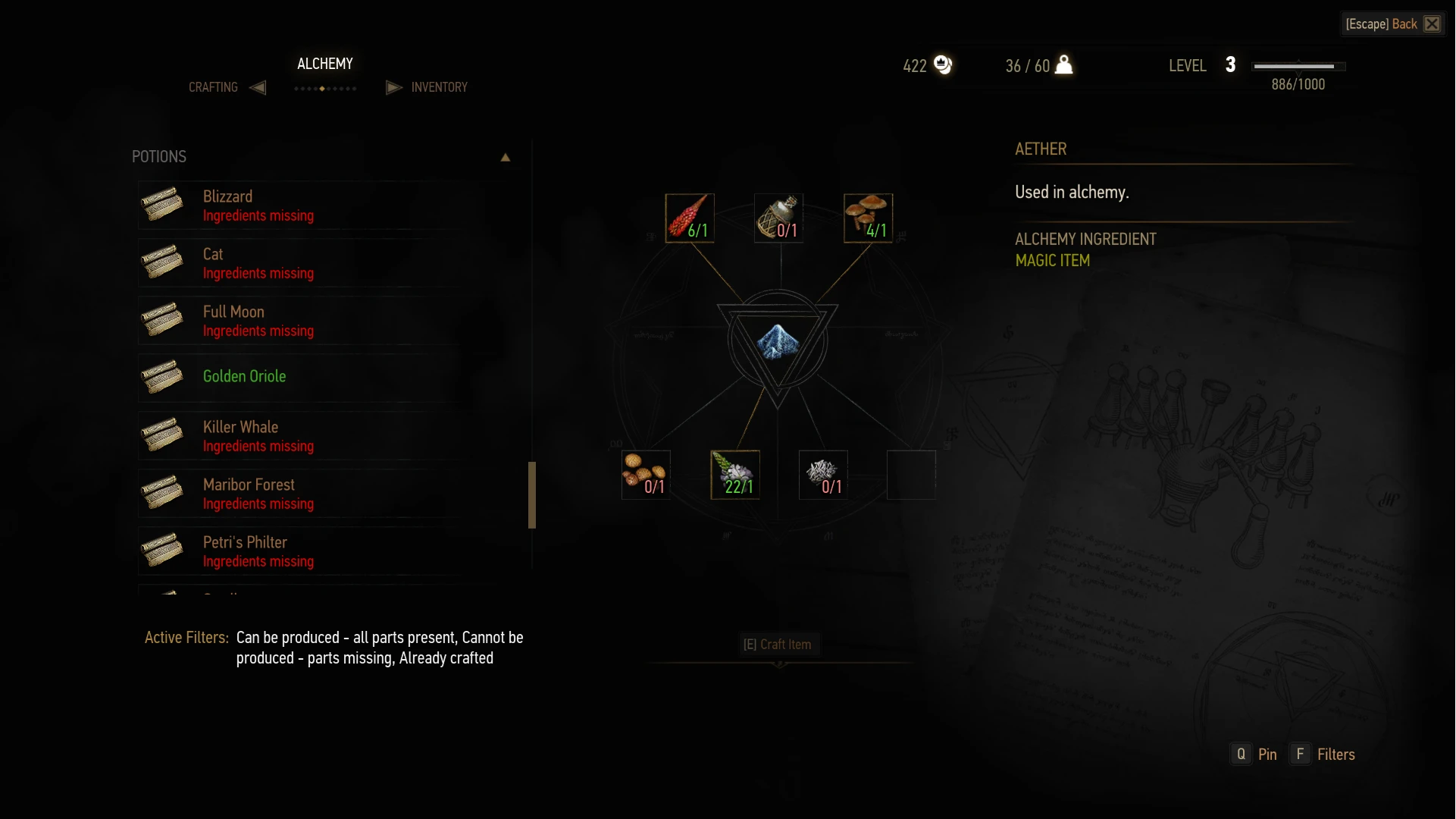Select the Blizzard potion recipe
Image resolution: width=1456 pixels, height=819 pixels.
coord(303,206)
